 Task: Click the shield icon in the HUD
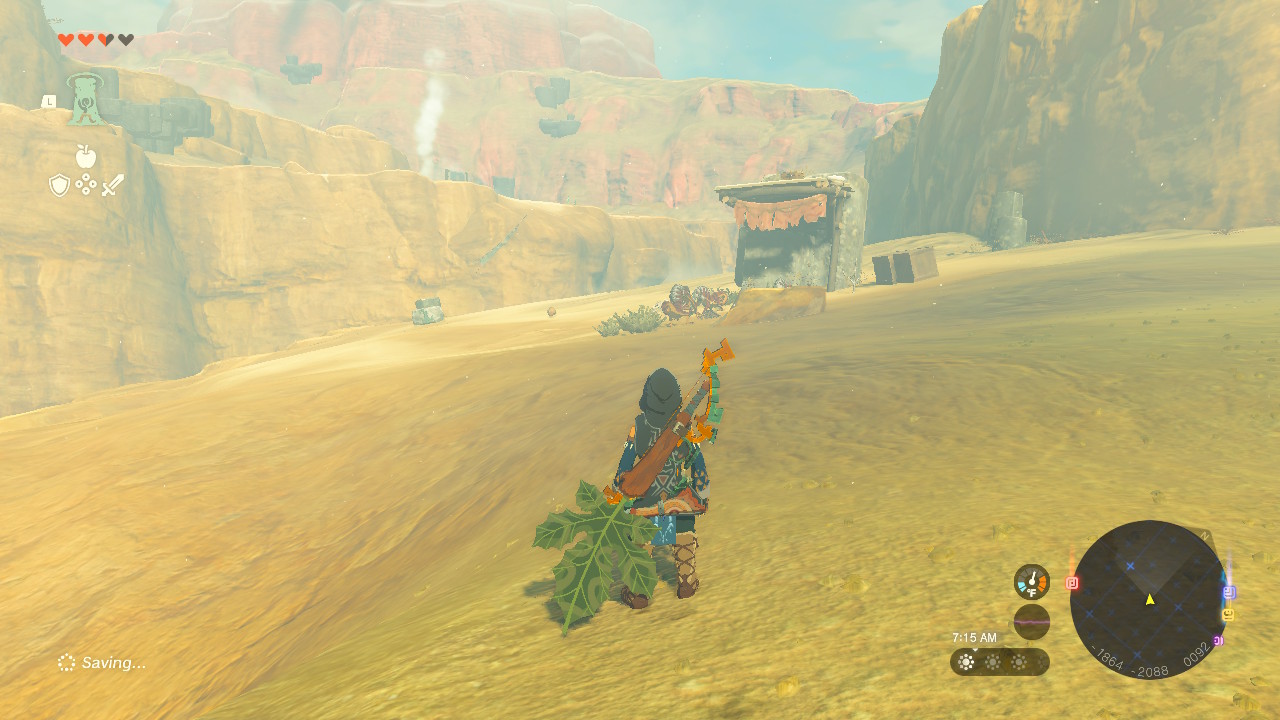58,184
